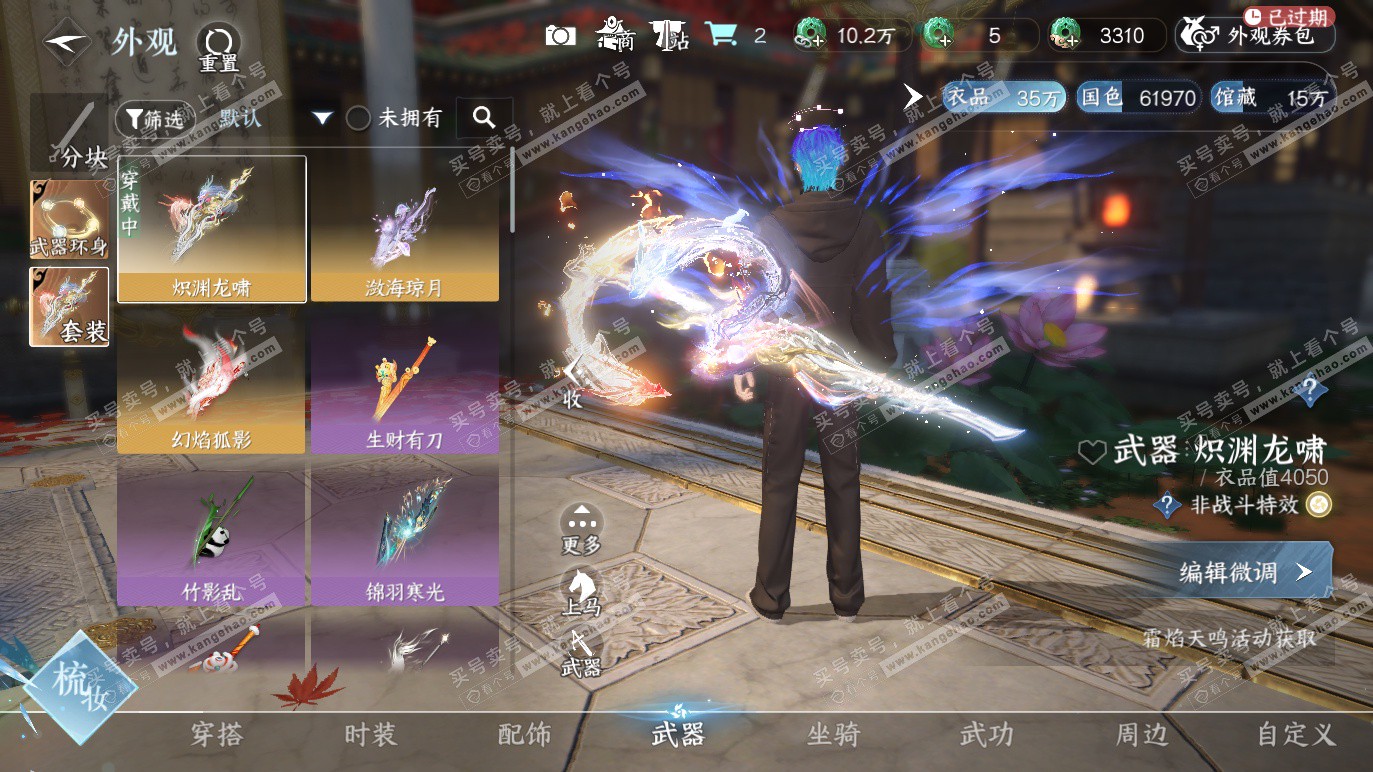Expand the 默认 sort dropdown
Viewport: 1373px width, 772px height.
coord(321,118)
